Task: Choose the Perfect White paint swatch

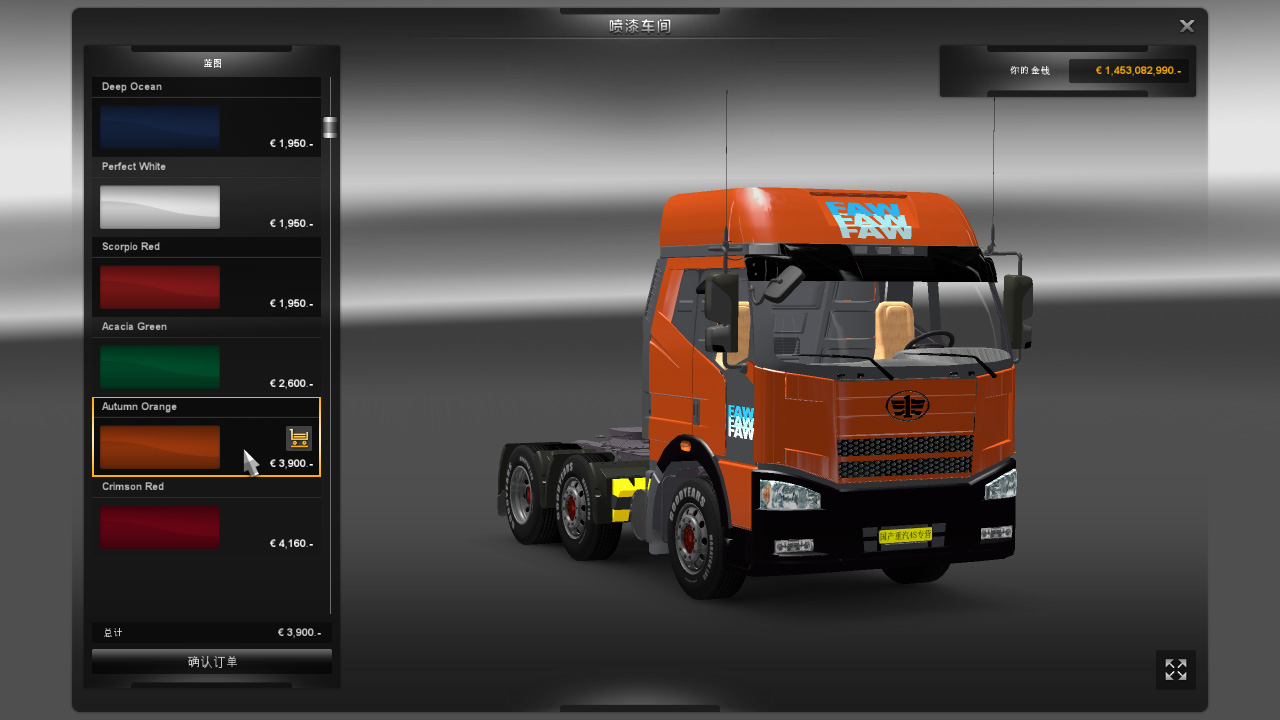Action: tap(160, 207)
